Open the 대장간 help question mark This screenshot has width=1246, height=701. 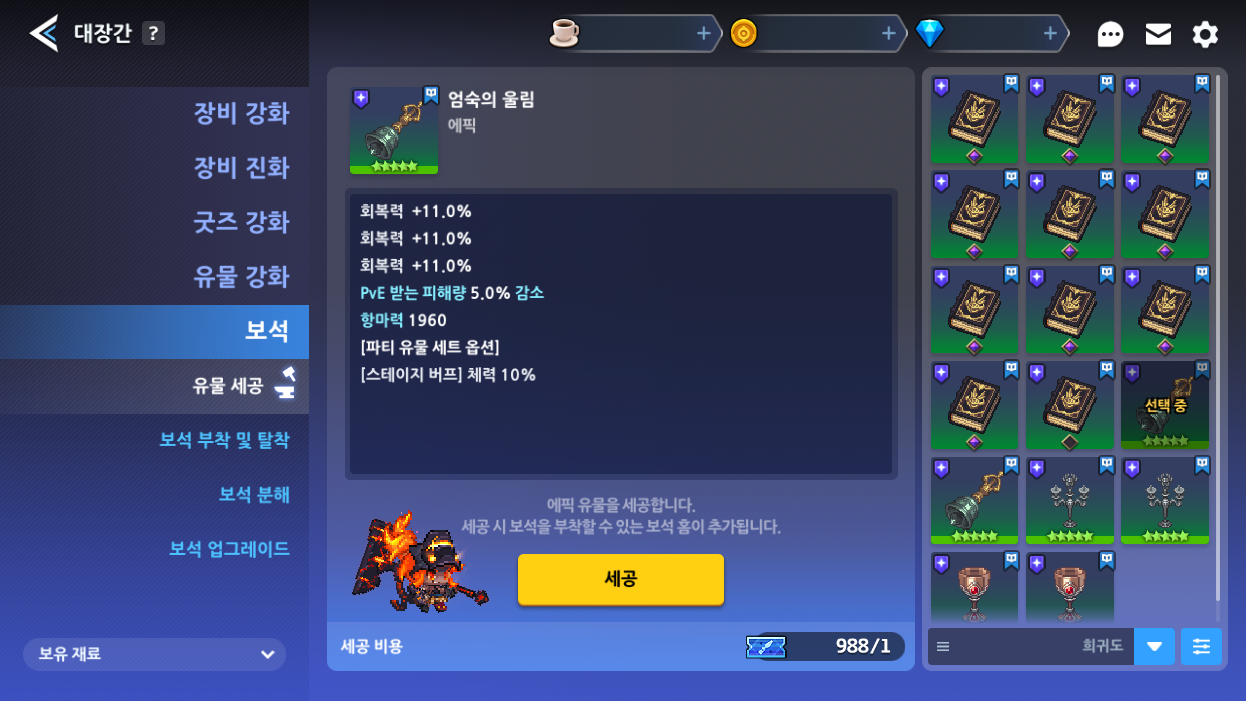pos(152,33)
